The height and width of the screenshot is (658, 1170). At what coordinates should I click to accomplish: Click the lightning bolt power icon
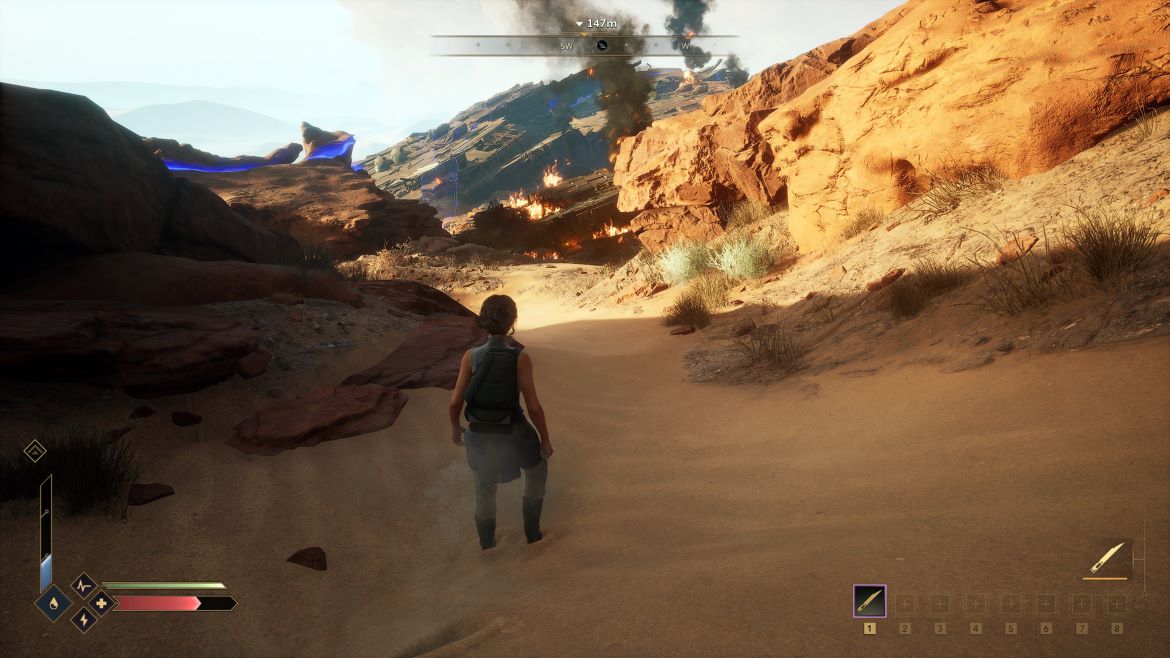click(x=83, y=619)
